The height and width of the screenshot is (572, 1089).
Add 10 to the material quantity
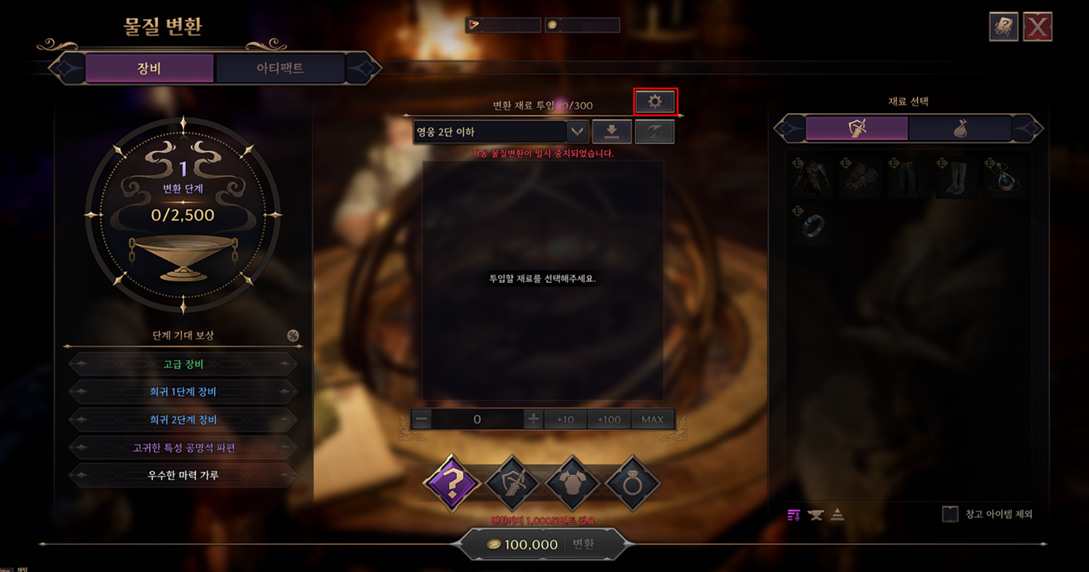click(565, 420)
